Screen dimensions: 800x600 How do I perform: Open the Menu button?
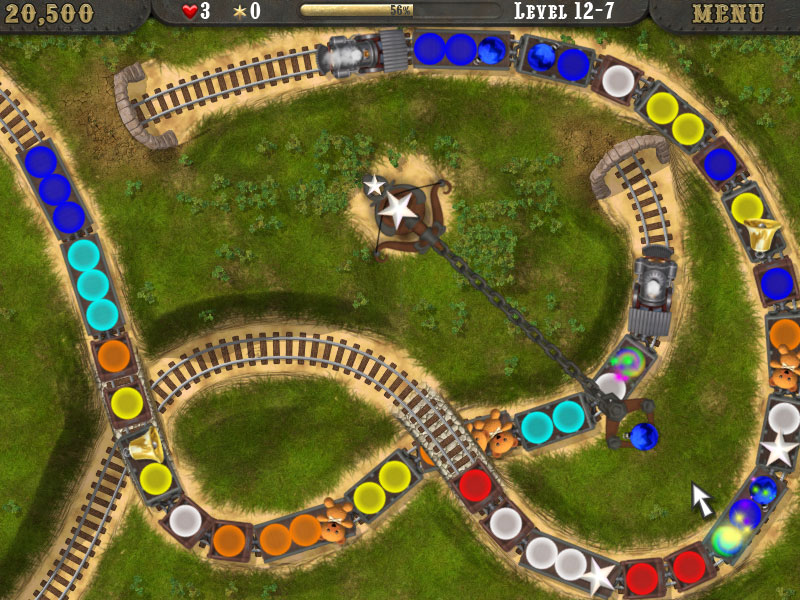coord(727,14)
